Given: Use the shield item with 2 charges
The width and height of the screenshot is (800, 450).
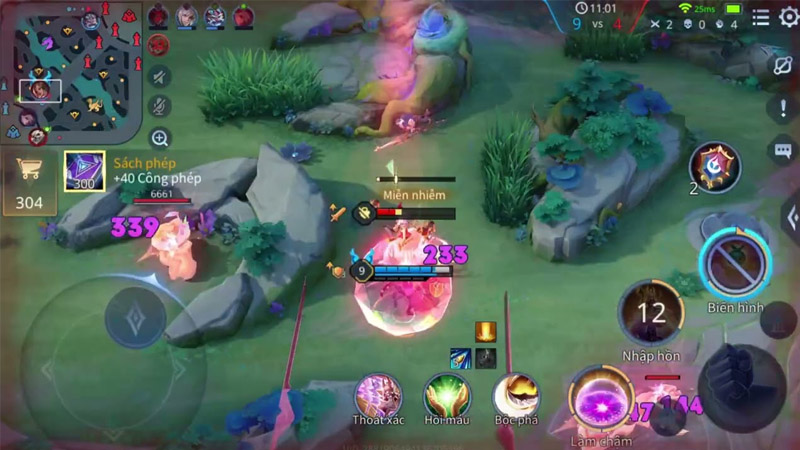Looking at the screenshot, I should (716, 166).
